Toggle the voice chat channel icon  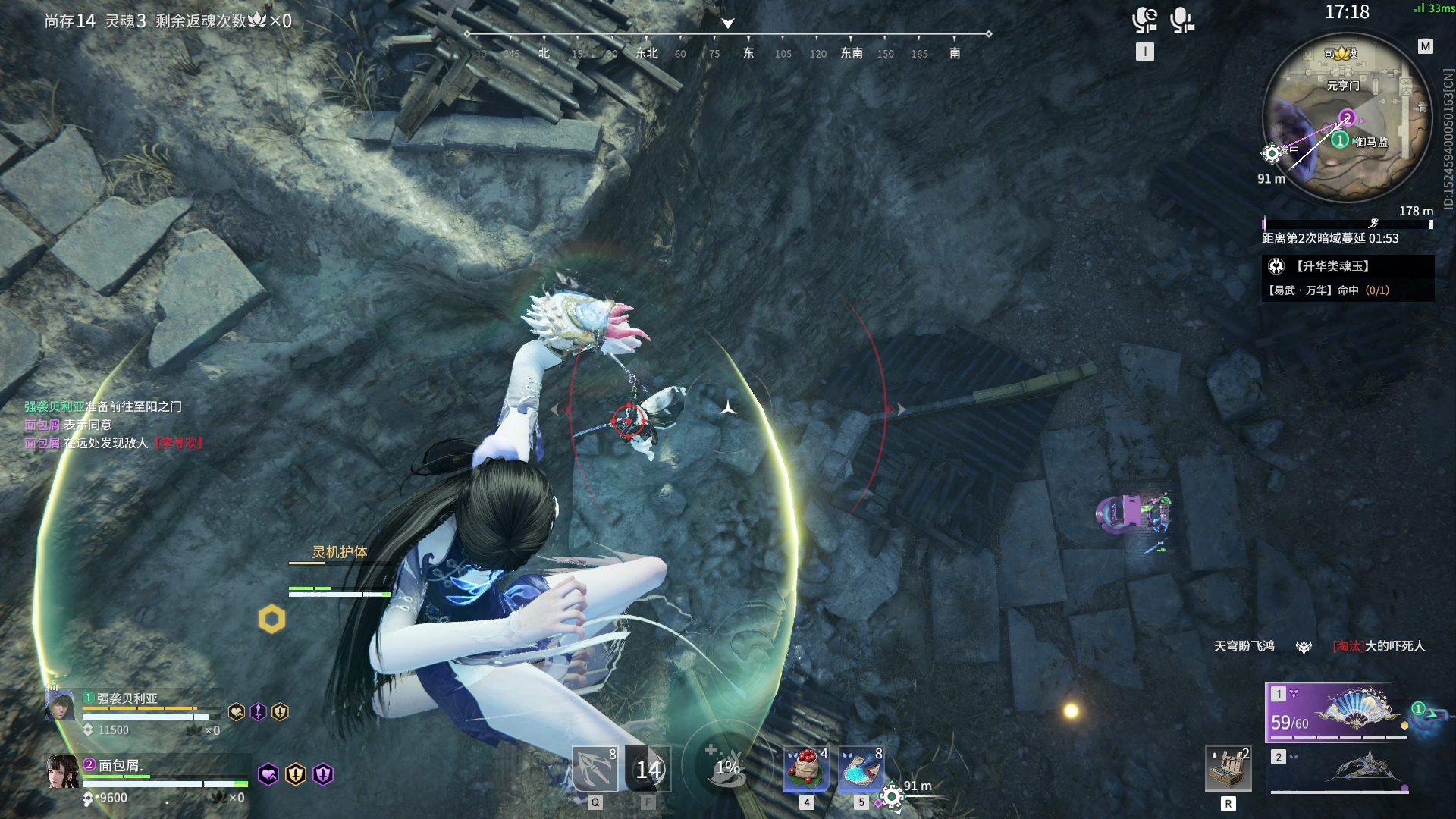point(1144,20)
